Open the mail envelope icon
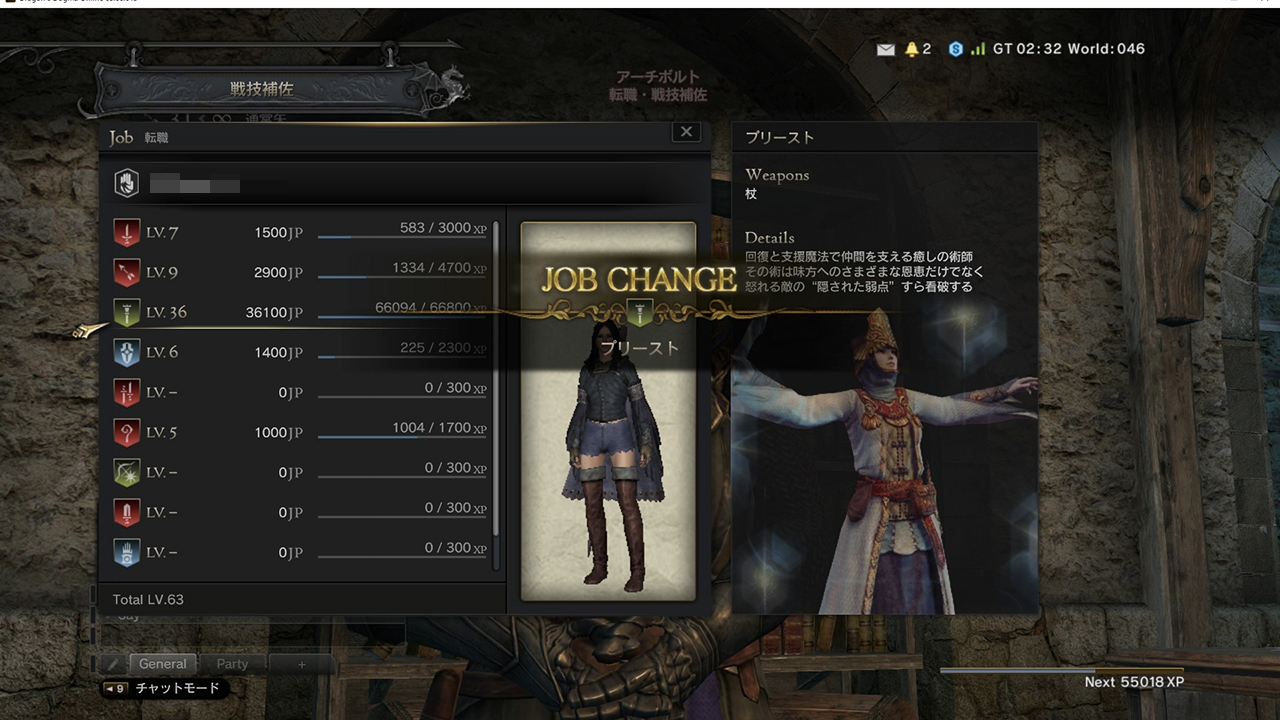1280x720 pixels. 885,49
